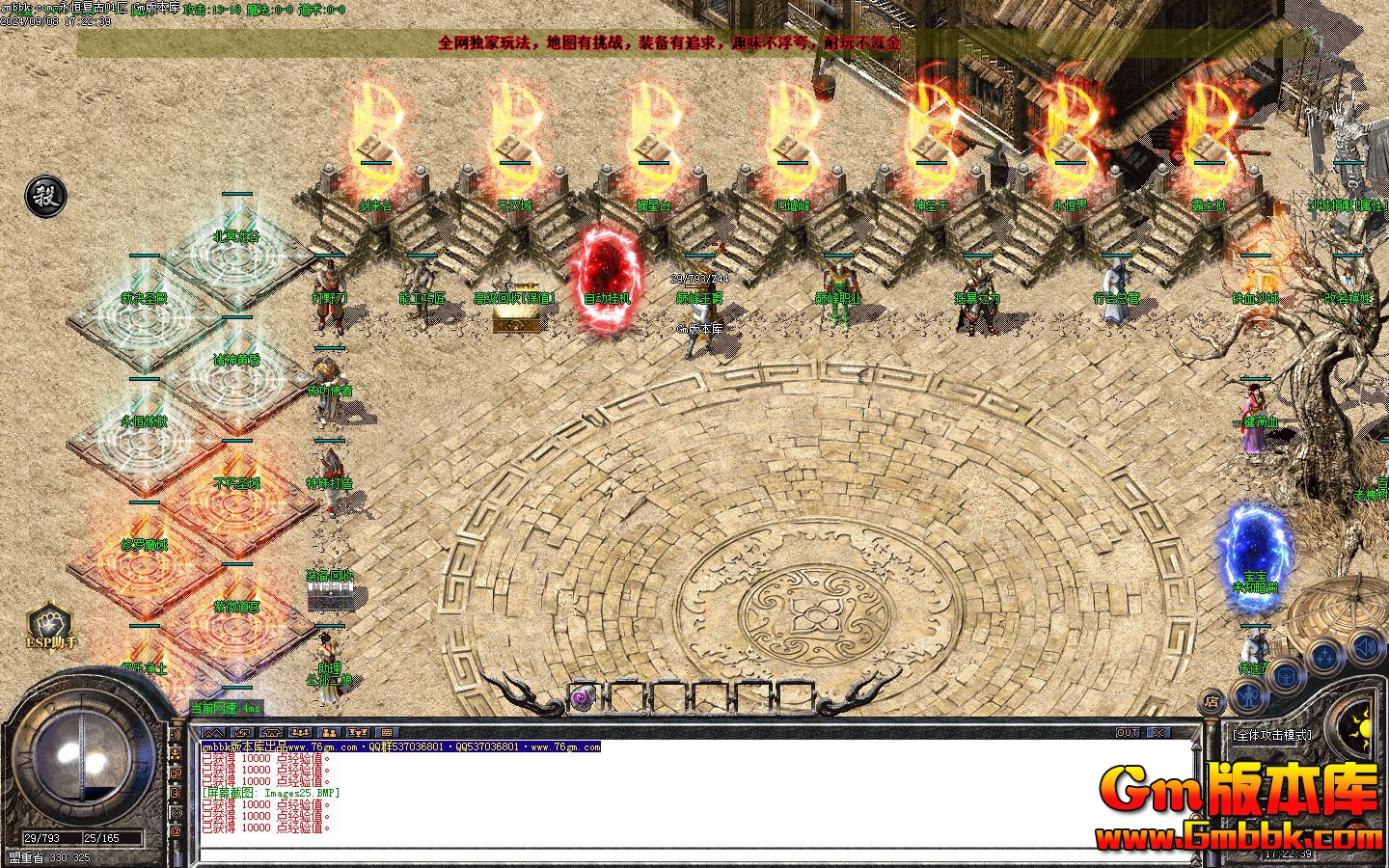The width and height of the screenshot is (1389, 868).
Task: Click the round 殺 (kill) button
Action: 45,196
